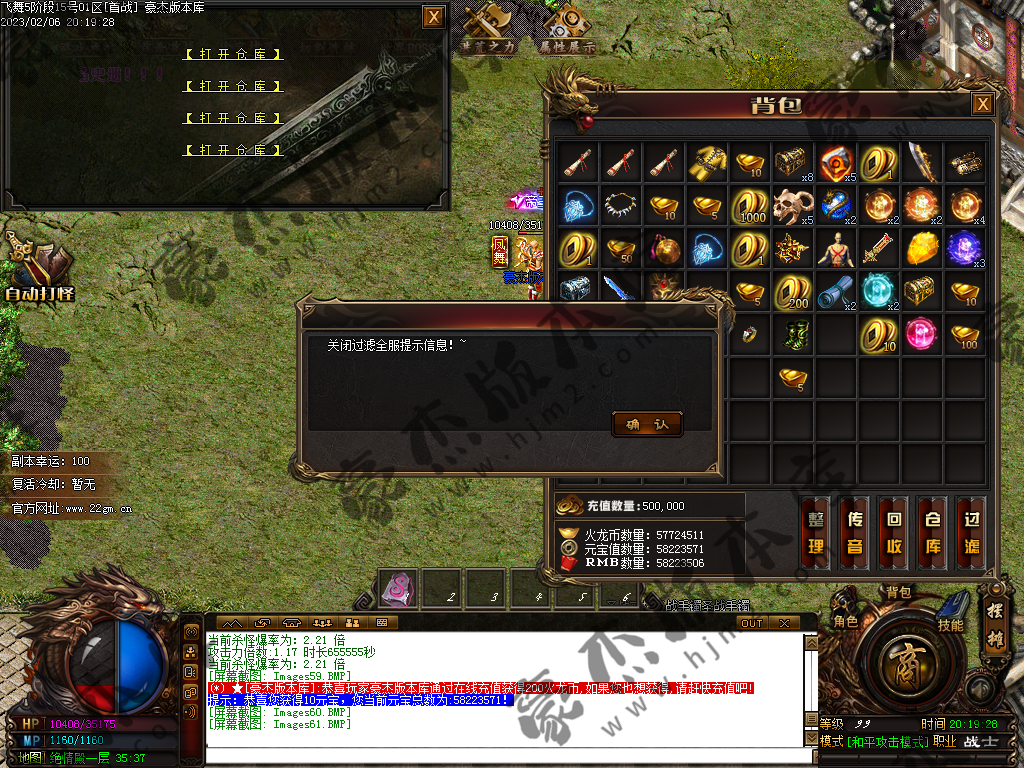The height and width of the screenshot is (768, 1024).
Task: Choose the bottom 打开仓库 warehouse link
Action: pyautogui.click(x=234, y=150)
